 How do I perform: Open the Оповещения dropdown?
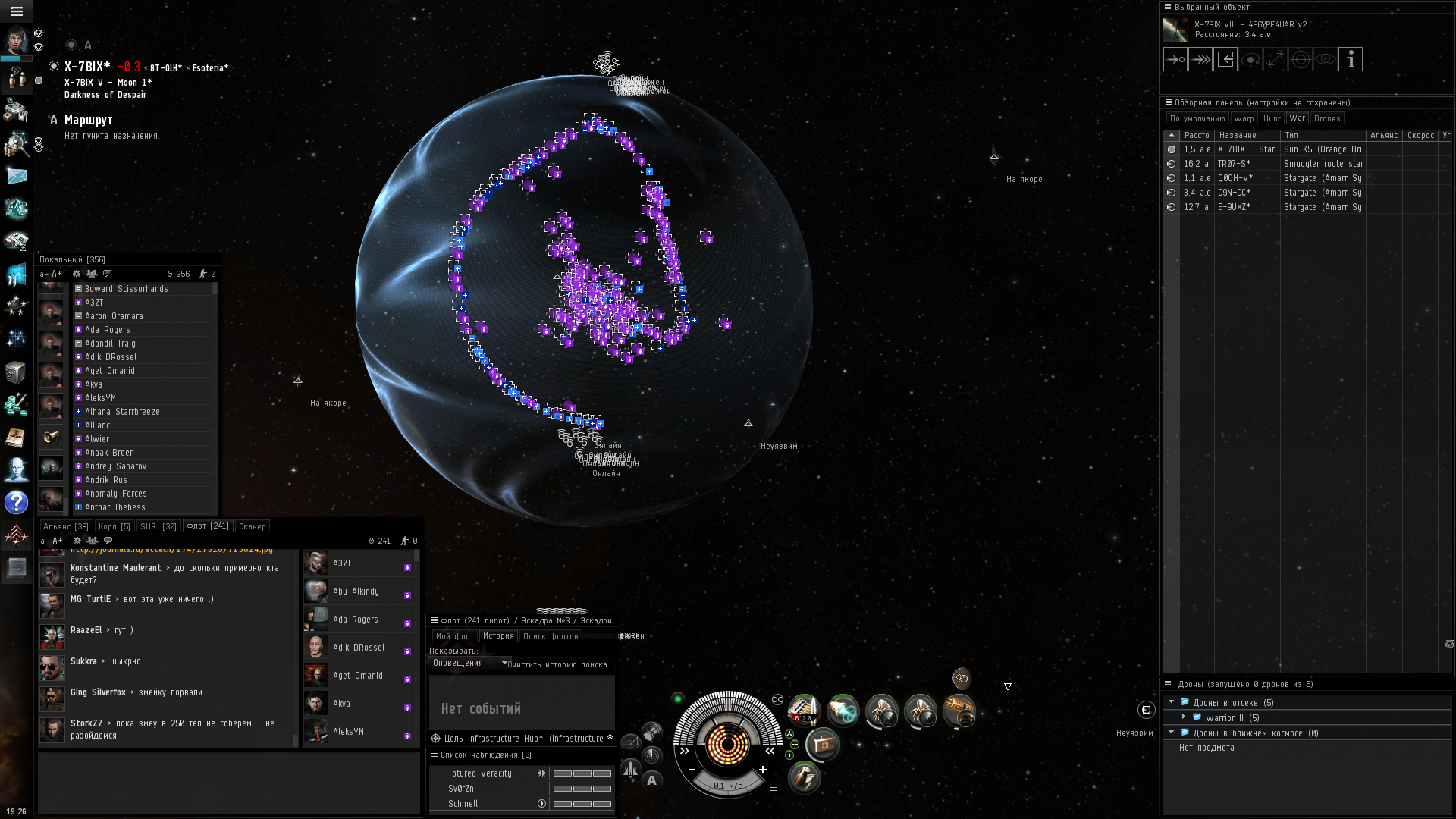469,663
